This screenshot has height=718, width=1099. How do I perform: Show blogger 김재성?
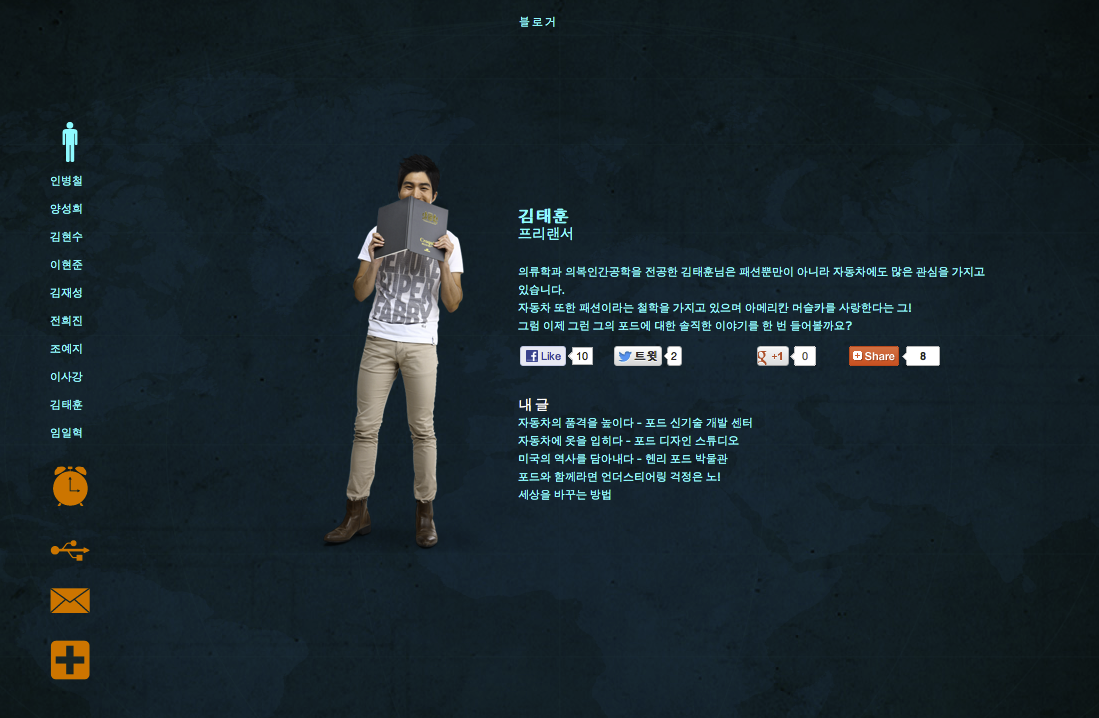pyautogui.click(x=66, y=293)
